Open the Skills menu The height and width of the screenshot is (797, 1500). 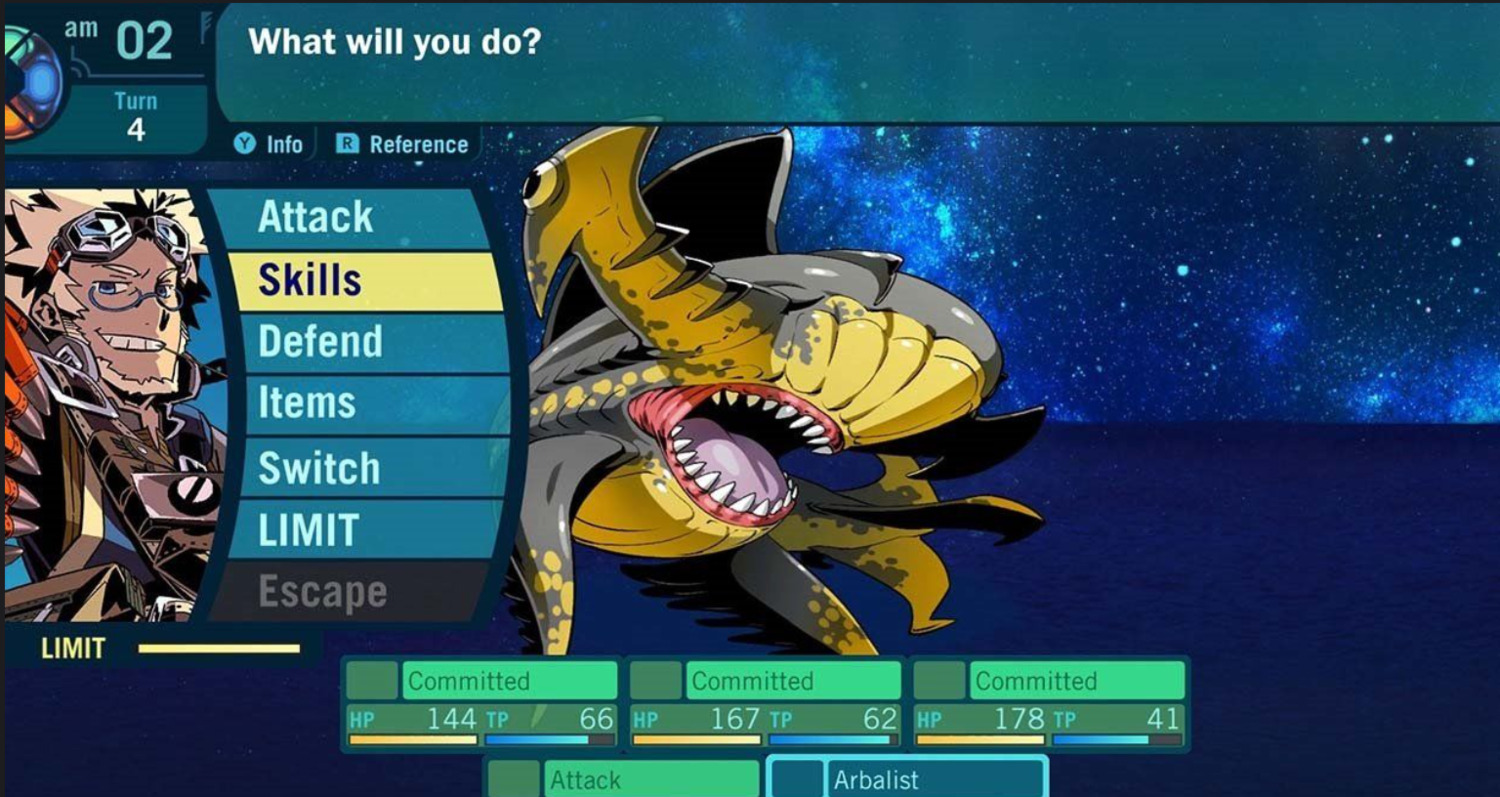360,280
